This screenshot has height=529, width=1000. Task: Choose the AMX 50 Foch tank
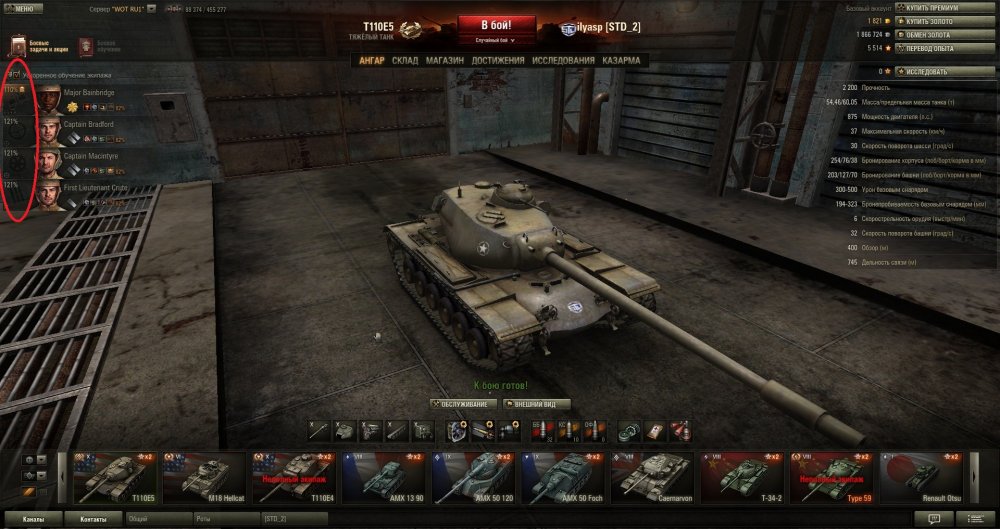(563, 476)
